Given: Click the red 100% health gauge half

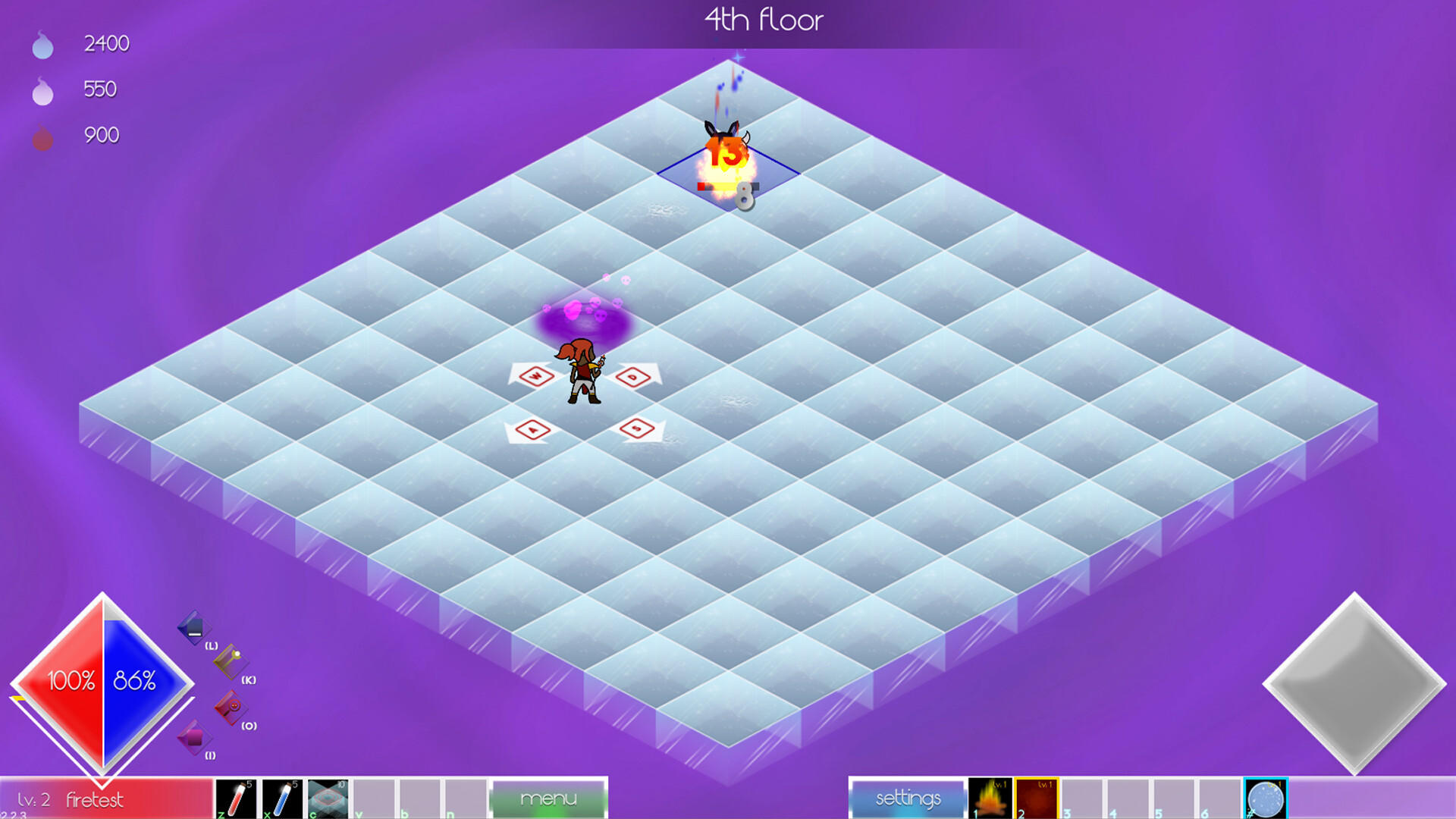Looking at the screenshot, I should click(70, 681).
